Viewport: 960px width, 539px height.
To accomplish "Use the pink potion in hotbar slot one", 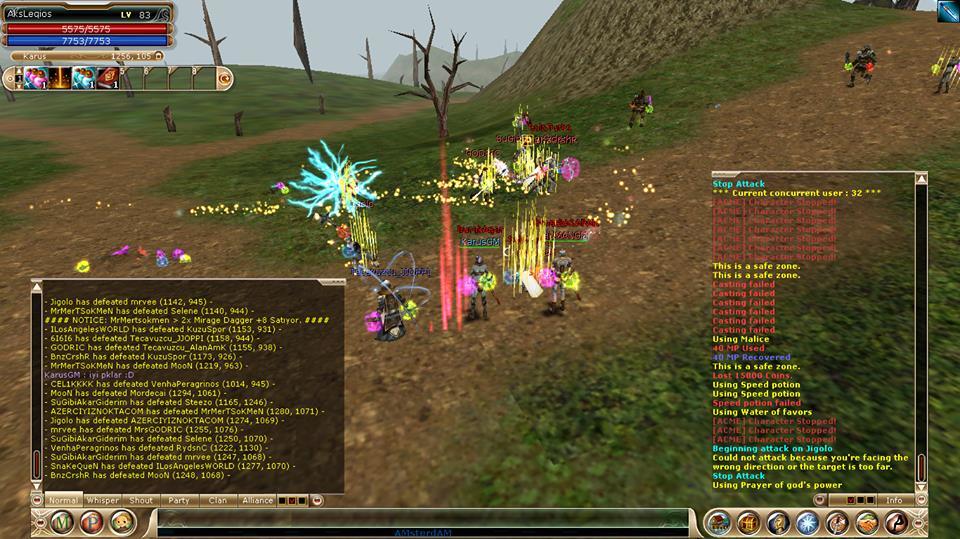I will coord(33,77).
